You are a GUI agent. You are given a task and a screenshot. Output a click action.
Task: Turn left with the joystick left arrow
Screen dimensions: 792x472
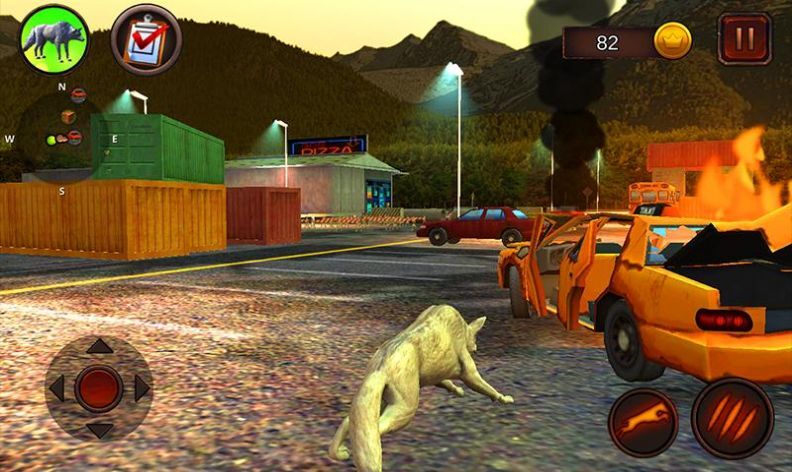pyautogui.click(x=57, y=388)
